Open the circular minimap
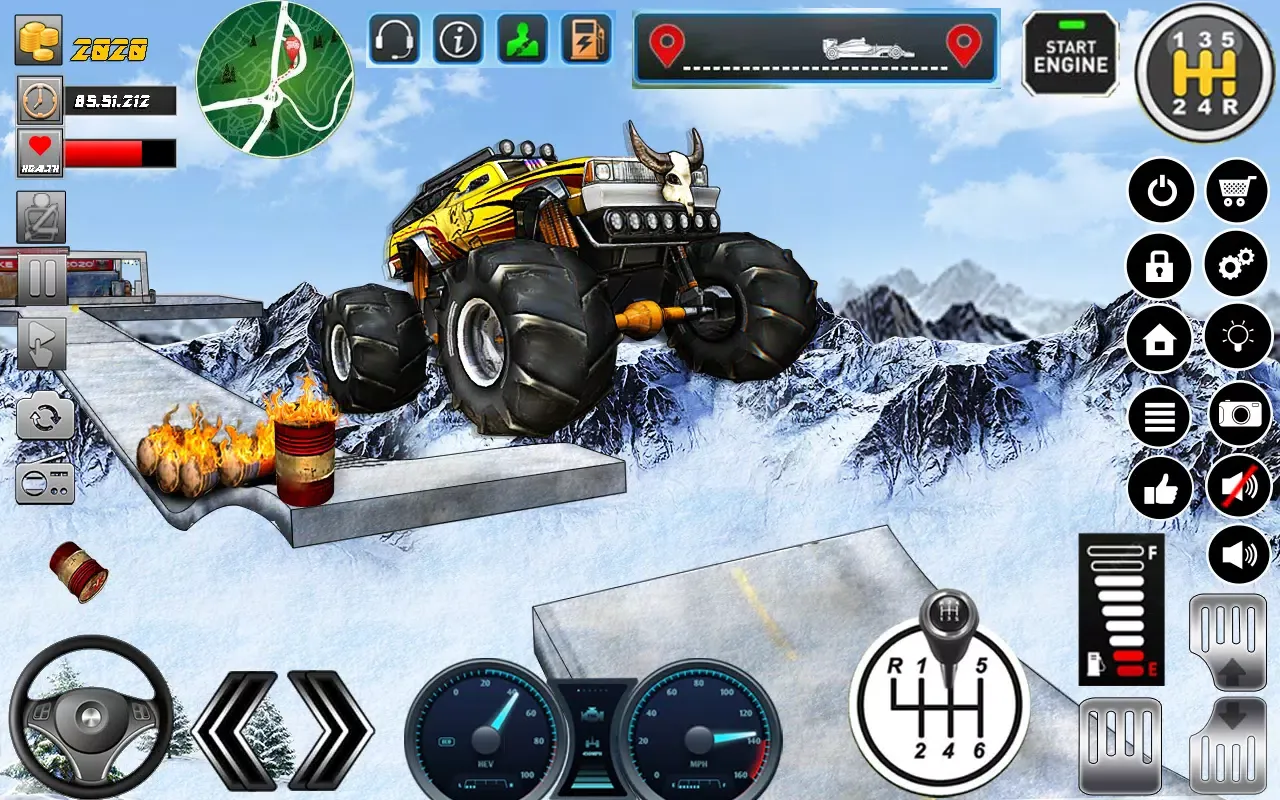 pyautogui.click(x=275, y=80)
